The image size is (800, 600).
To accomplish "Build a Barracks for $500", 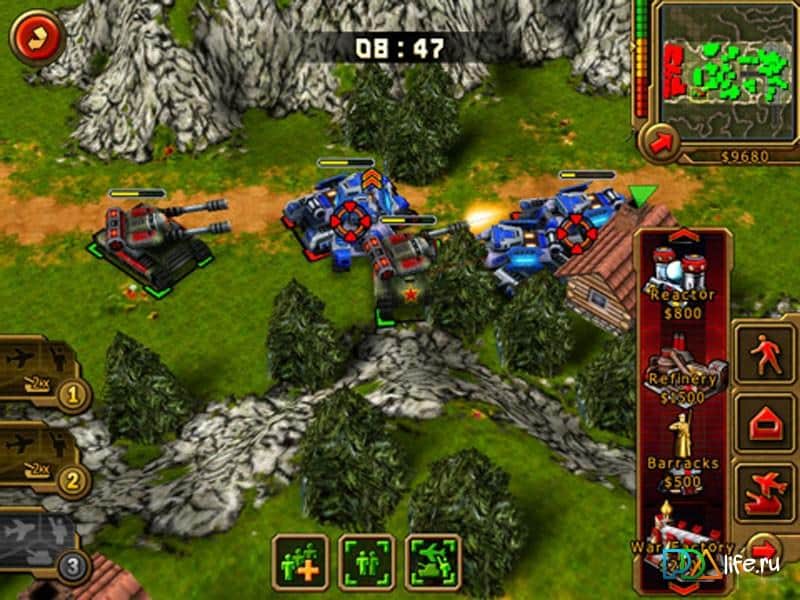I will tap(682, 453).
